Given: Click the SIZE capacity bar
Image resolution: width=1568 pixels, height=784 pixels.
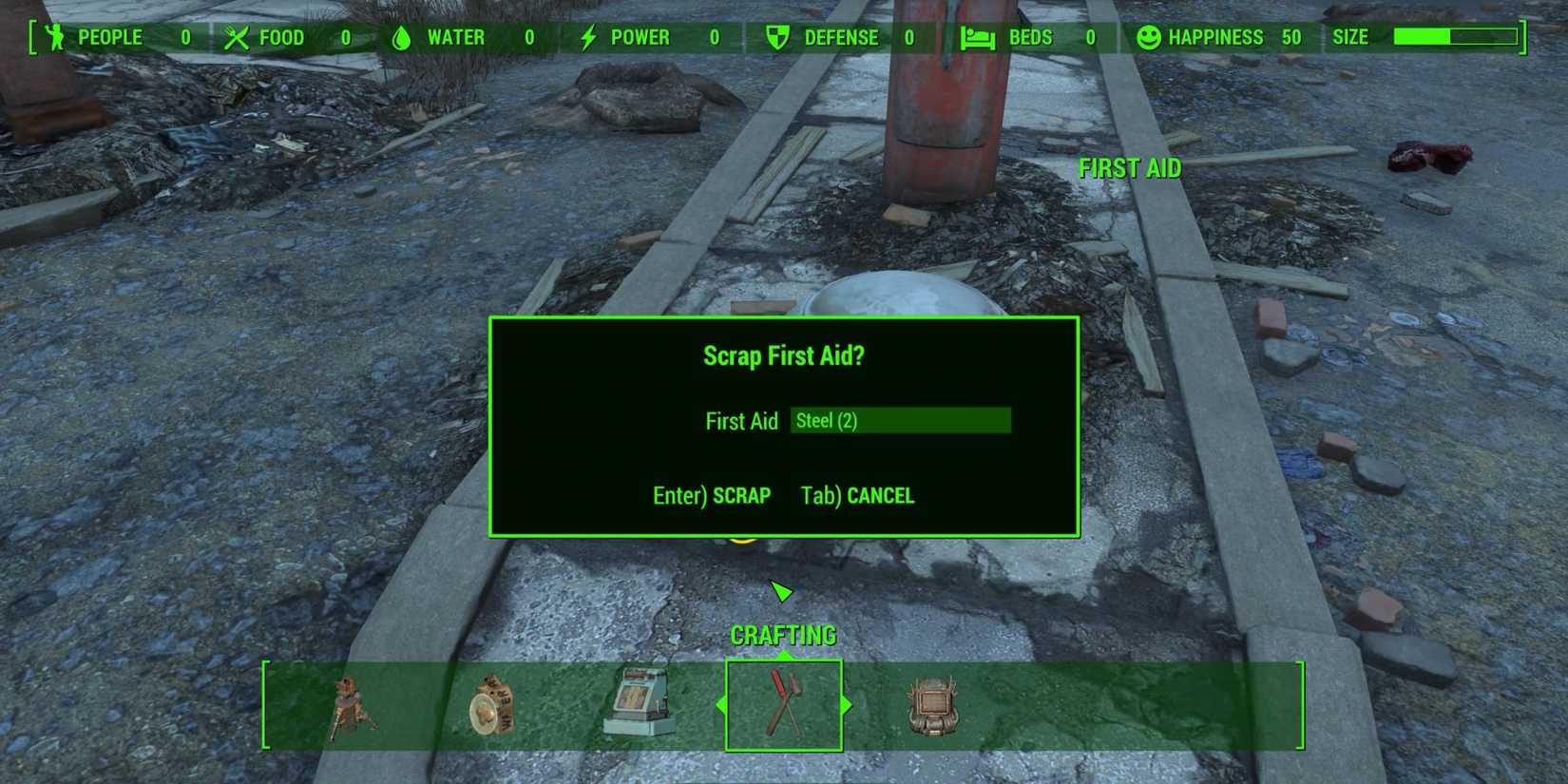Looking at the screenshot, I should click(1453, 38).
